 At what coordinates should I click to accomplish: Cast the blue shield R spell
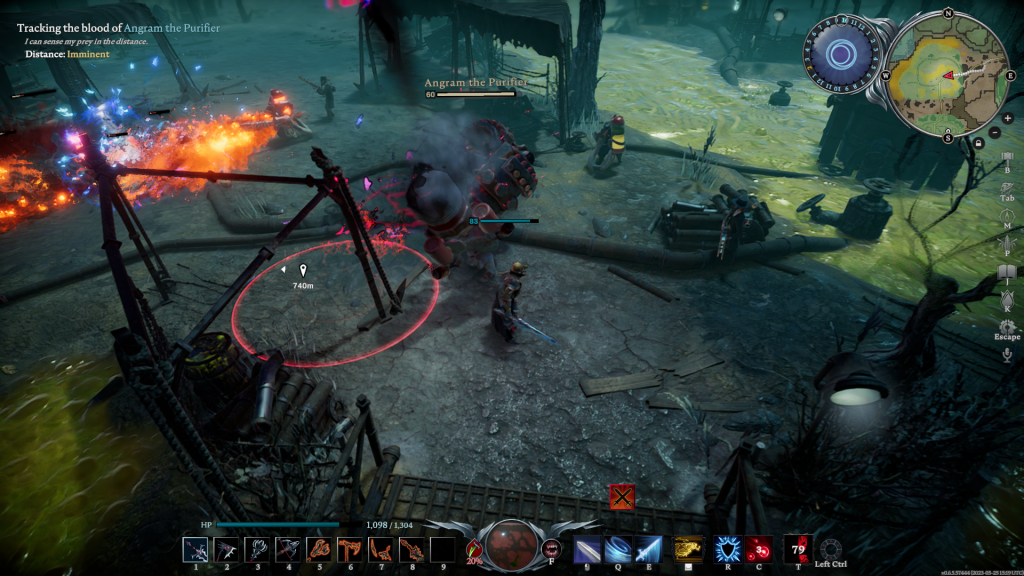(727, 549)
